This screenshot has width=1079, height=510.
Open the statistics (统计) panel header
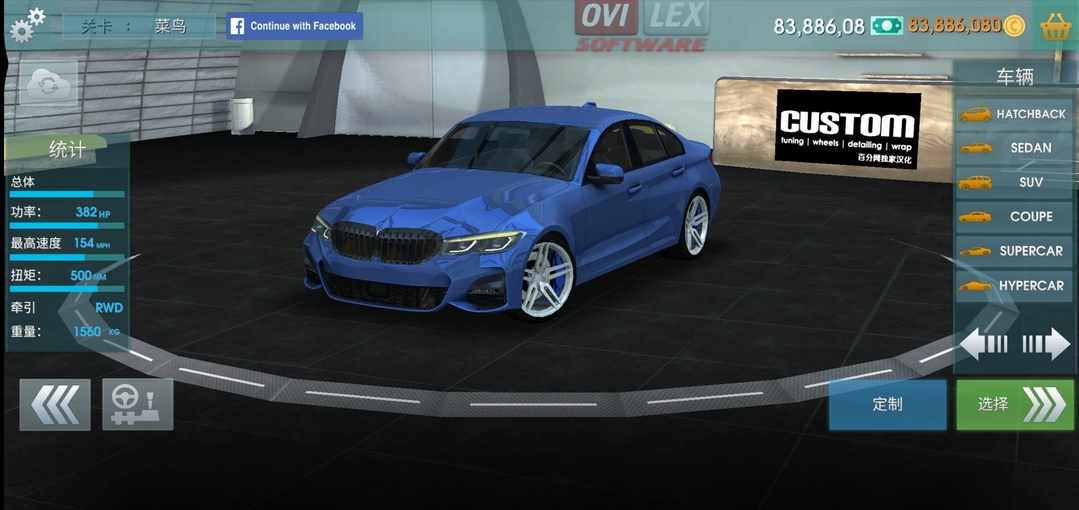point(67,150)
